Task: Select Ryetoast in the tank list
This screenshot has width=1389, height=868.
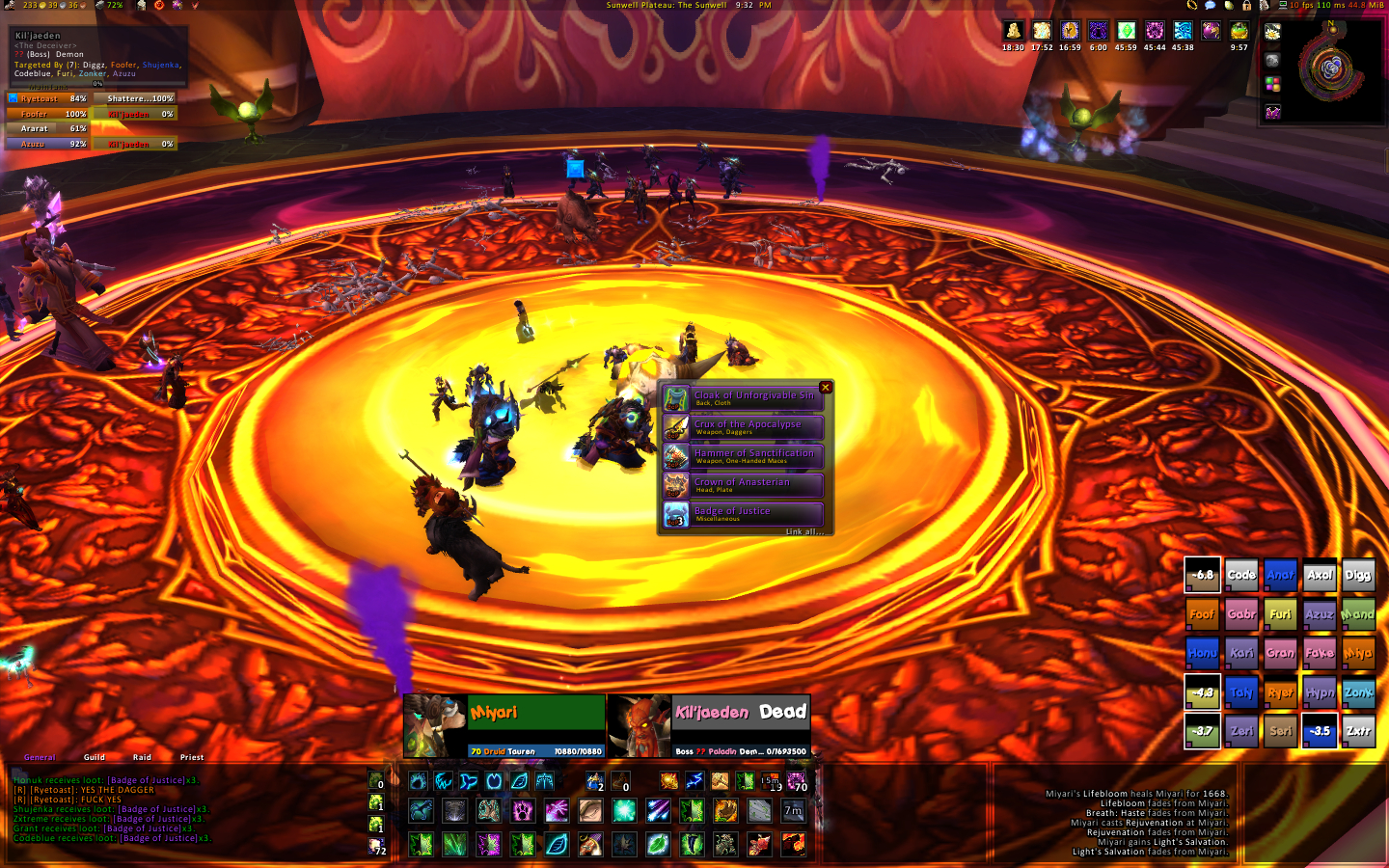Action: pos(47,98)
